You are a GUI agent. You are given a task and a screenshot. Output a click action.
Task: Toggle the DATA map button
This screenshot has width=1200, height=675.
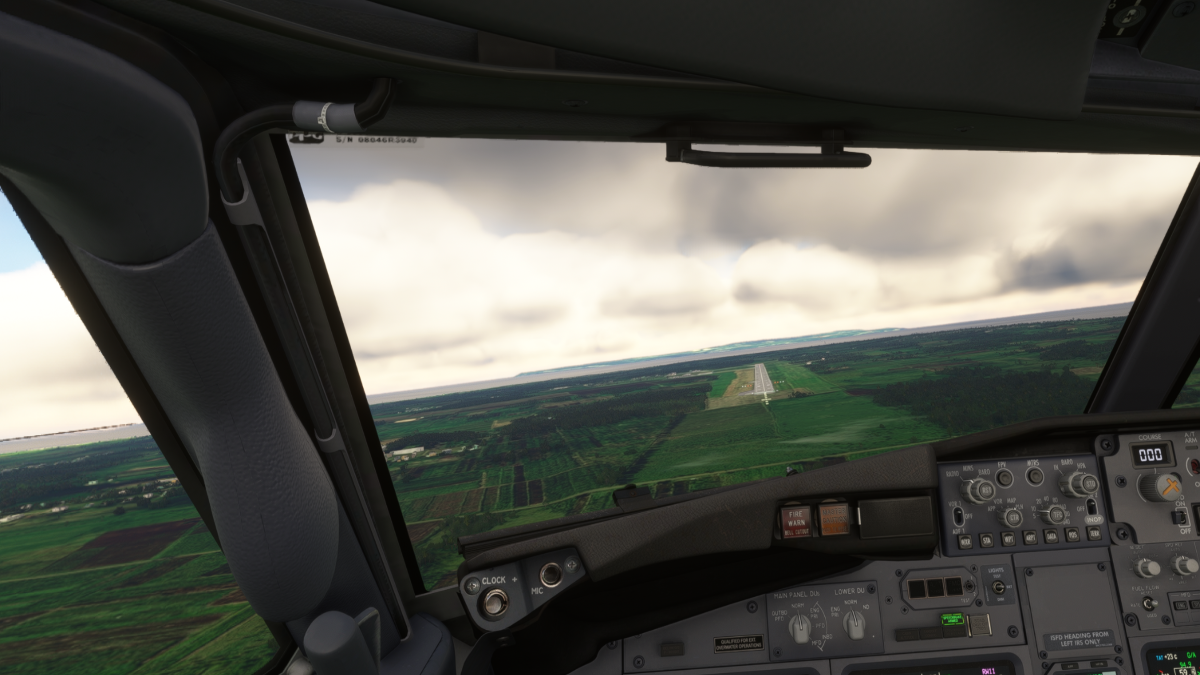point(1052,537)
